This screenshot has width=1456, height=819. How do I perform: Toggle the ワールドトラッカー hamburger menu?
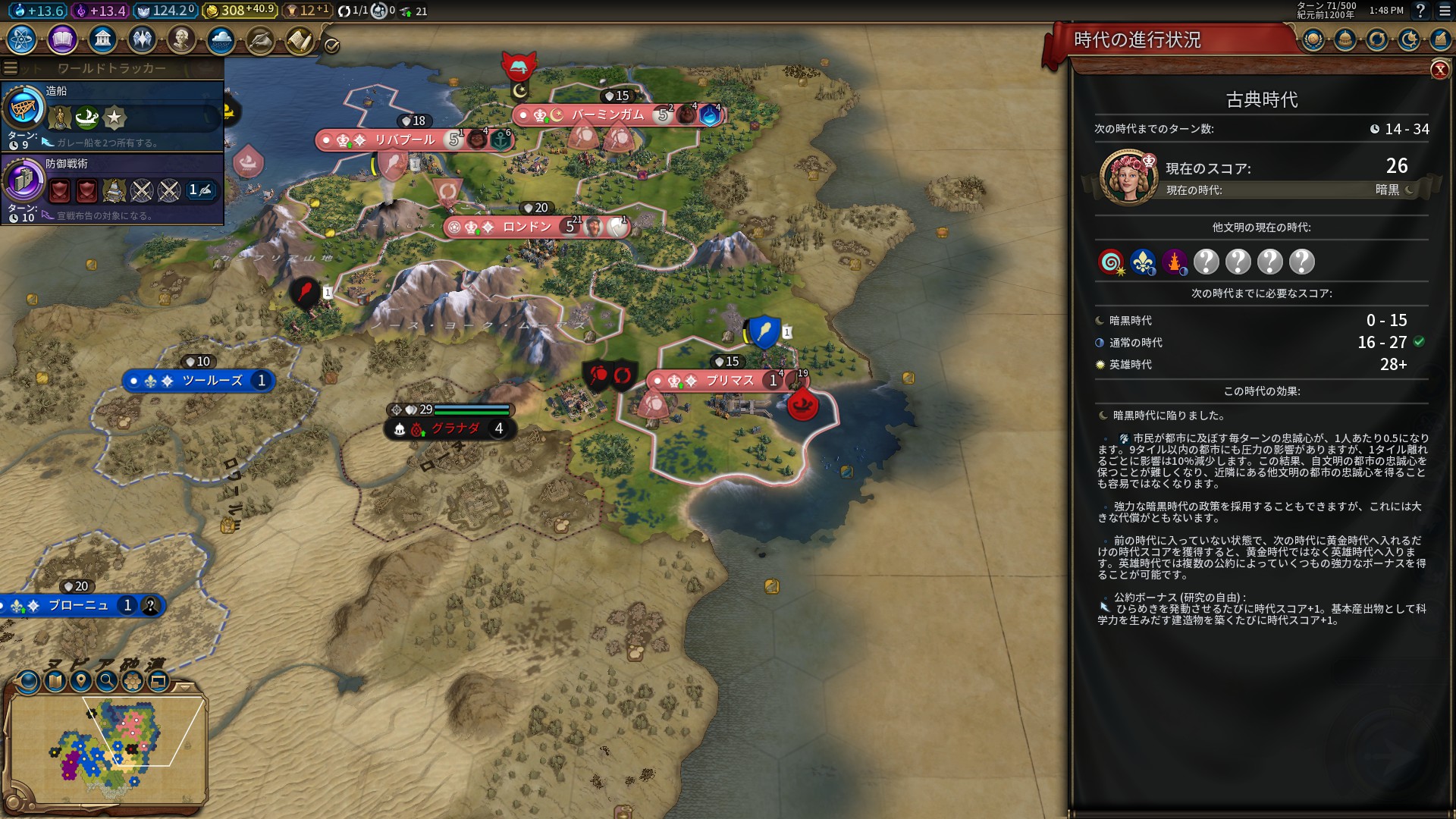[11, 68]
